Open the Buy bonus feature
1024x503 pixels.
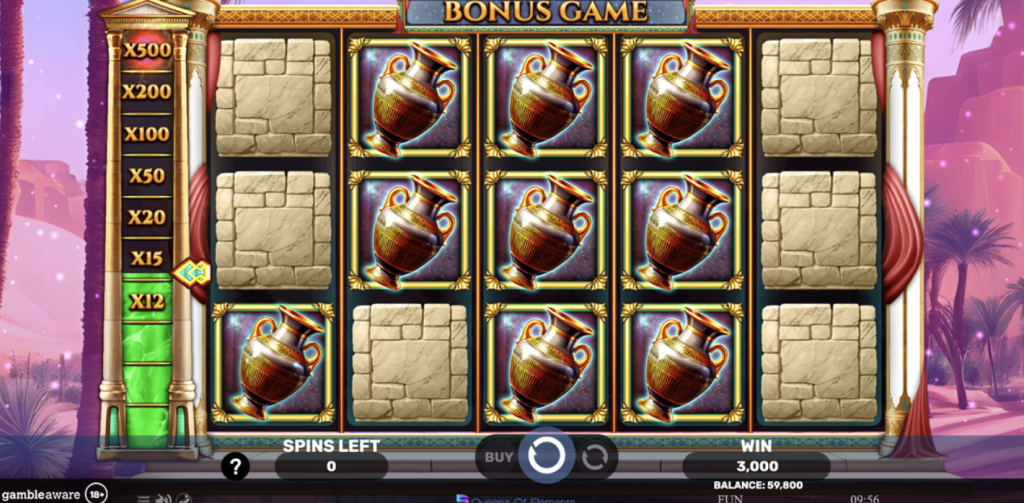coord(498,458)
